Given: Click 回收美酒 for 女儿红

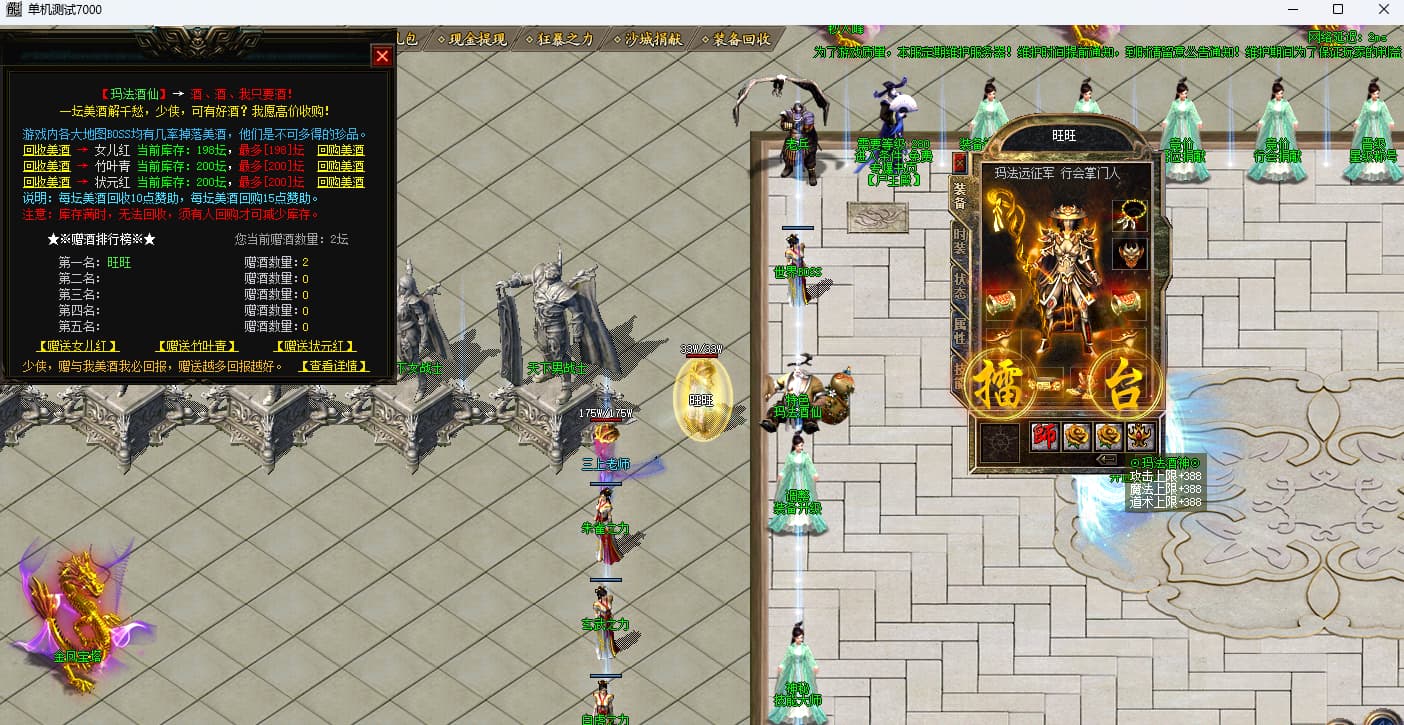Looking at the screenshot, I should (x=47, y=151).
